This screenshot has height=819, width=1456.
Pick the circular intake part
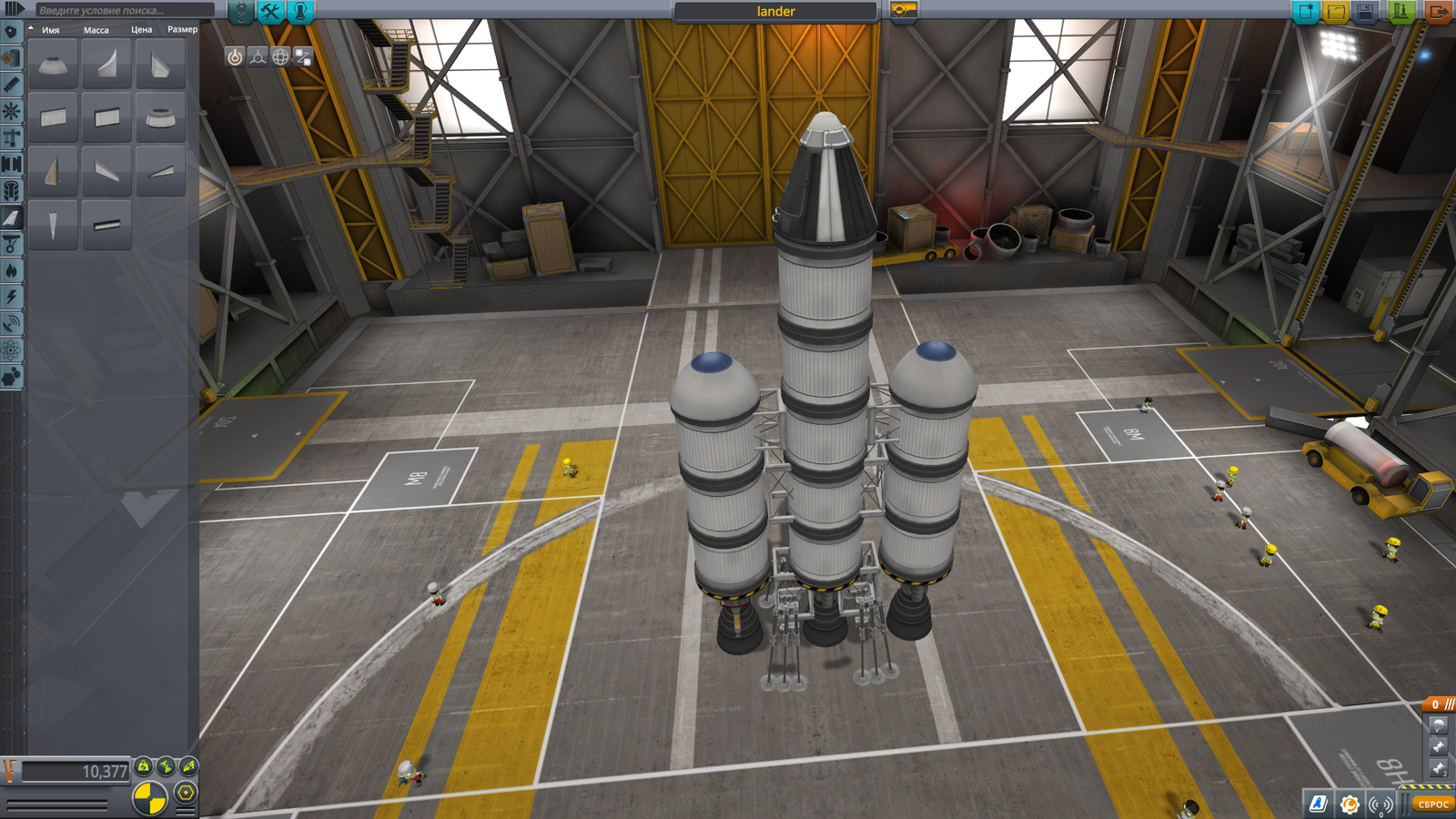pyautogui.click(x=160, y=117)
